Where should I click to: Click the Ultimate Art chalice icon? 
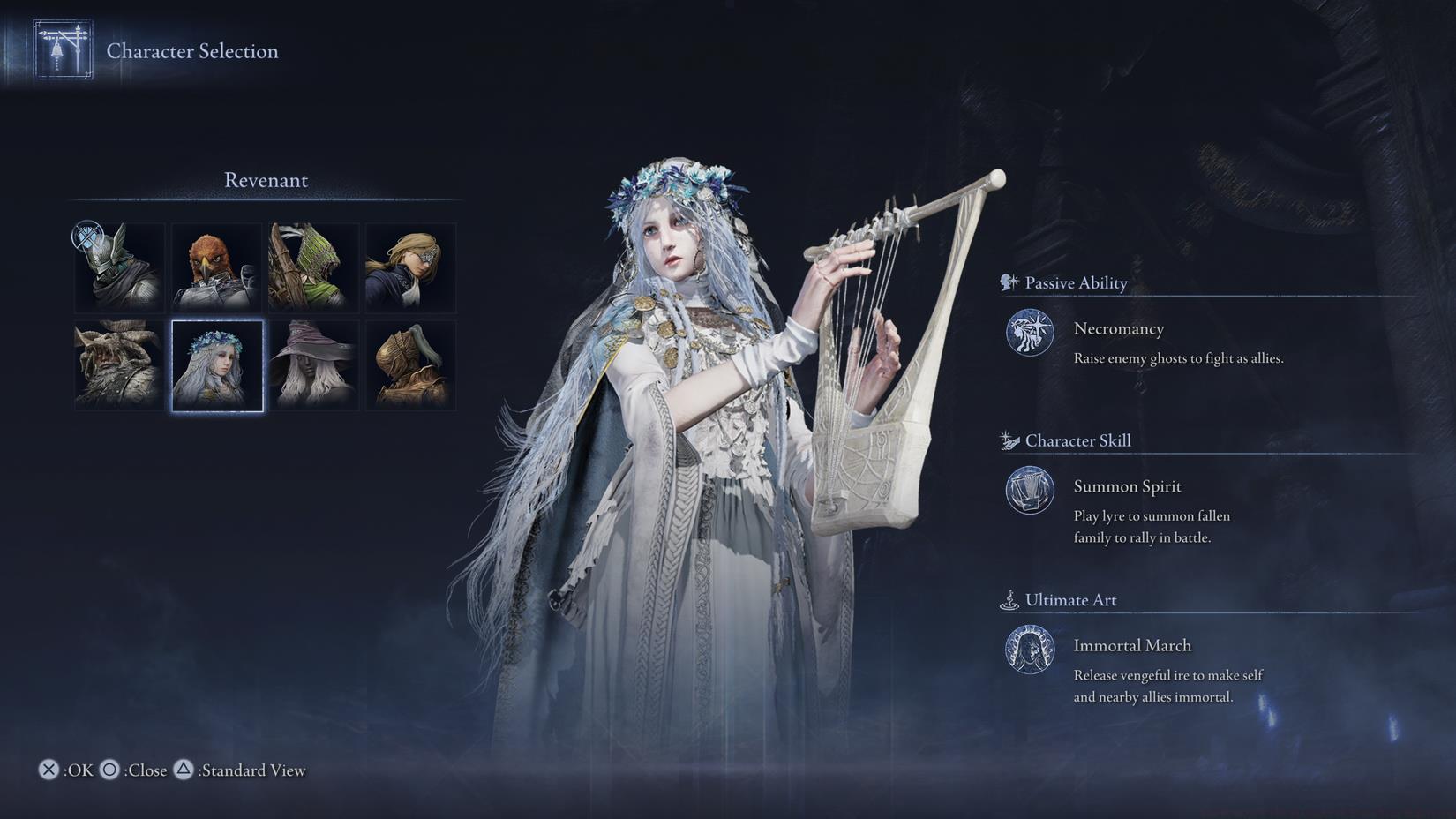pyautogui.click(x=1009, y=598)
